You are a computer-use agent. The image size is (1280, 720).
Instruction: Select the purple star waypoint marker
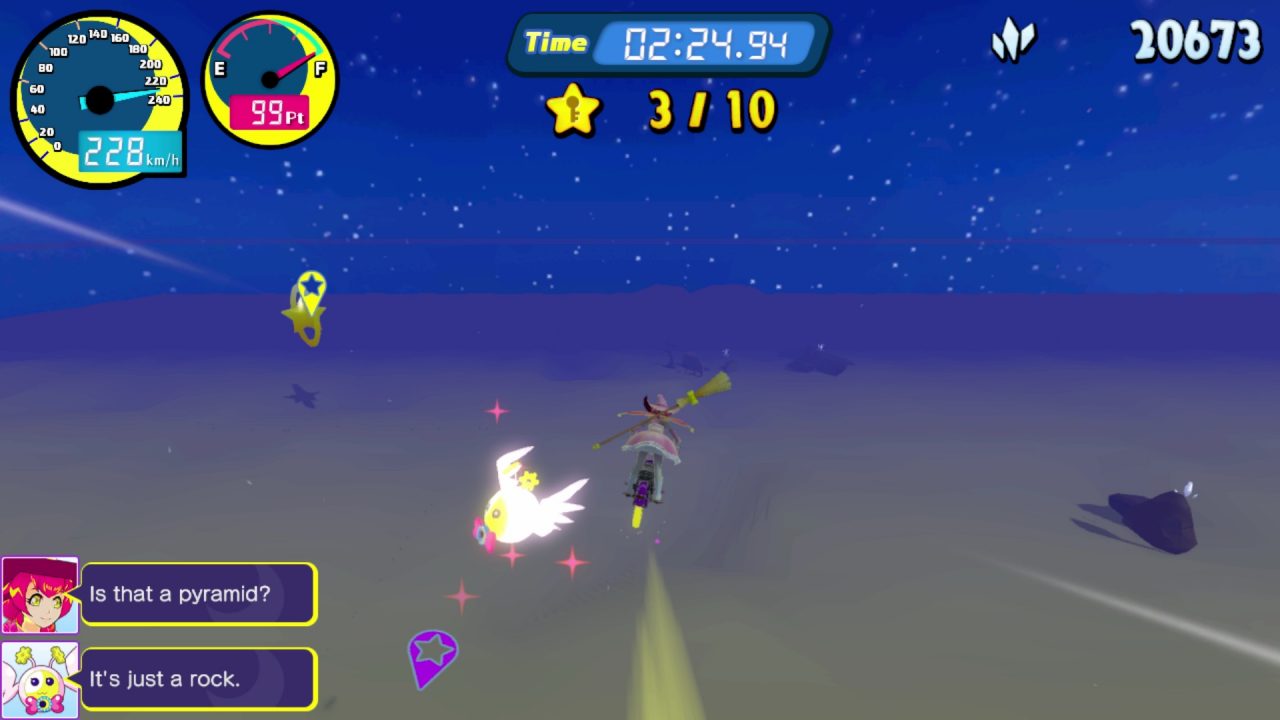click(x=432, y=653)
